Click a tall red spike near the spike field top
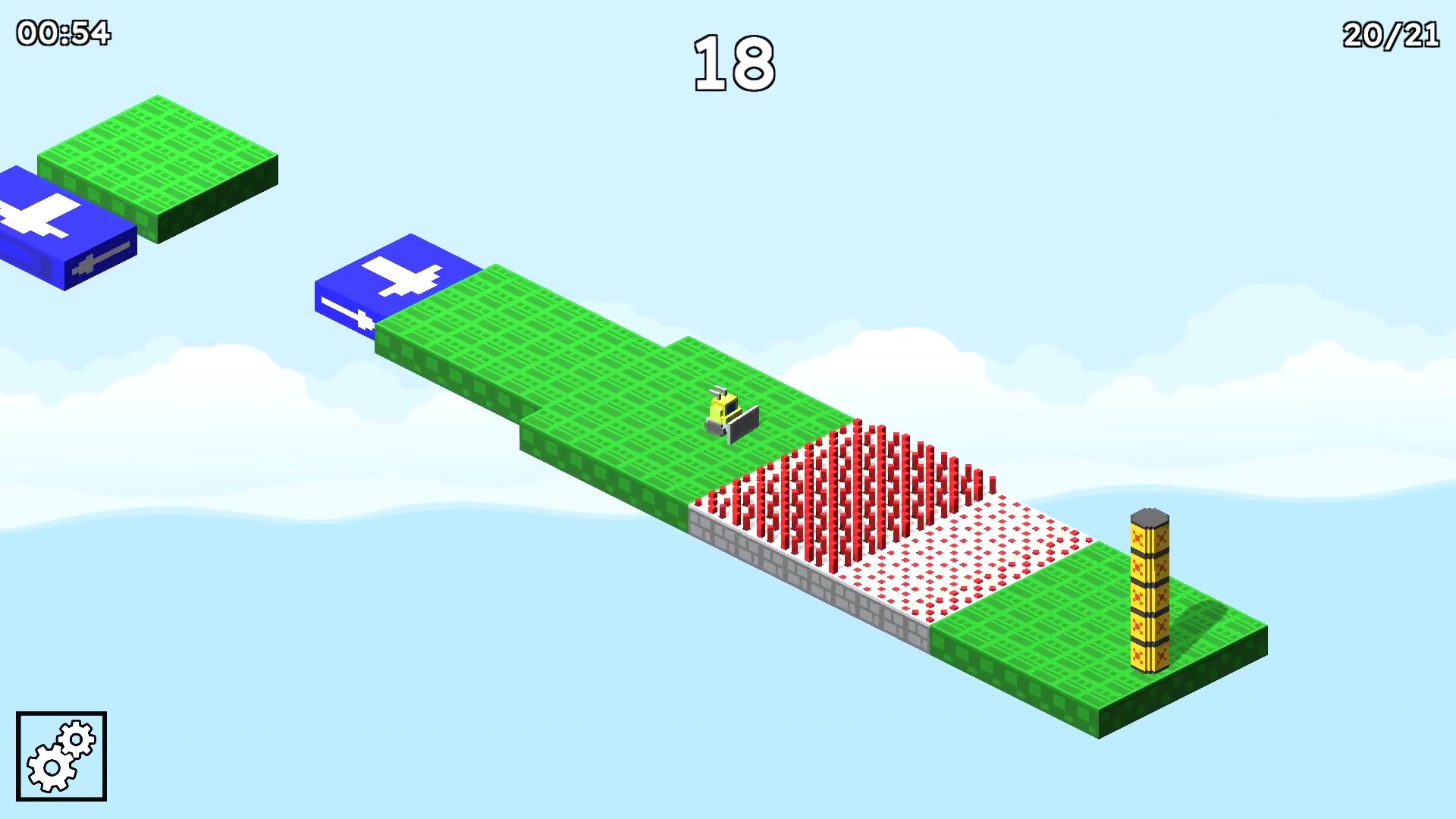This screenshot has width=1456, height=819. click(x=857, y=455)
